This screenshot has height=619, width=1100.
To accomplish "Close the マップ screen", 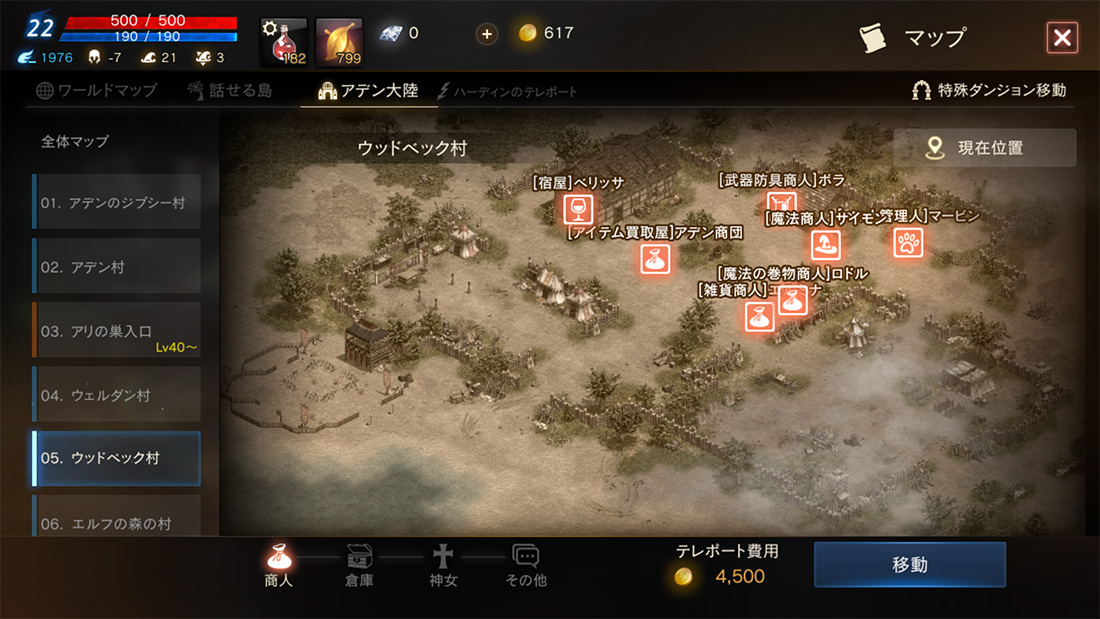I will pos(1061,38).
